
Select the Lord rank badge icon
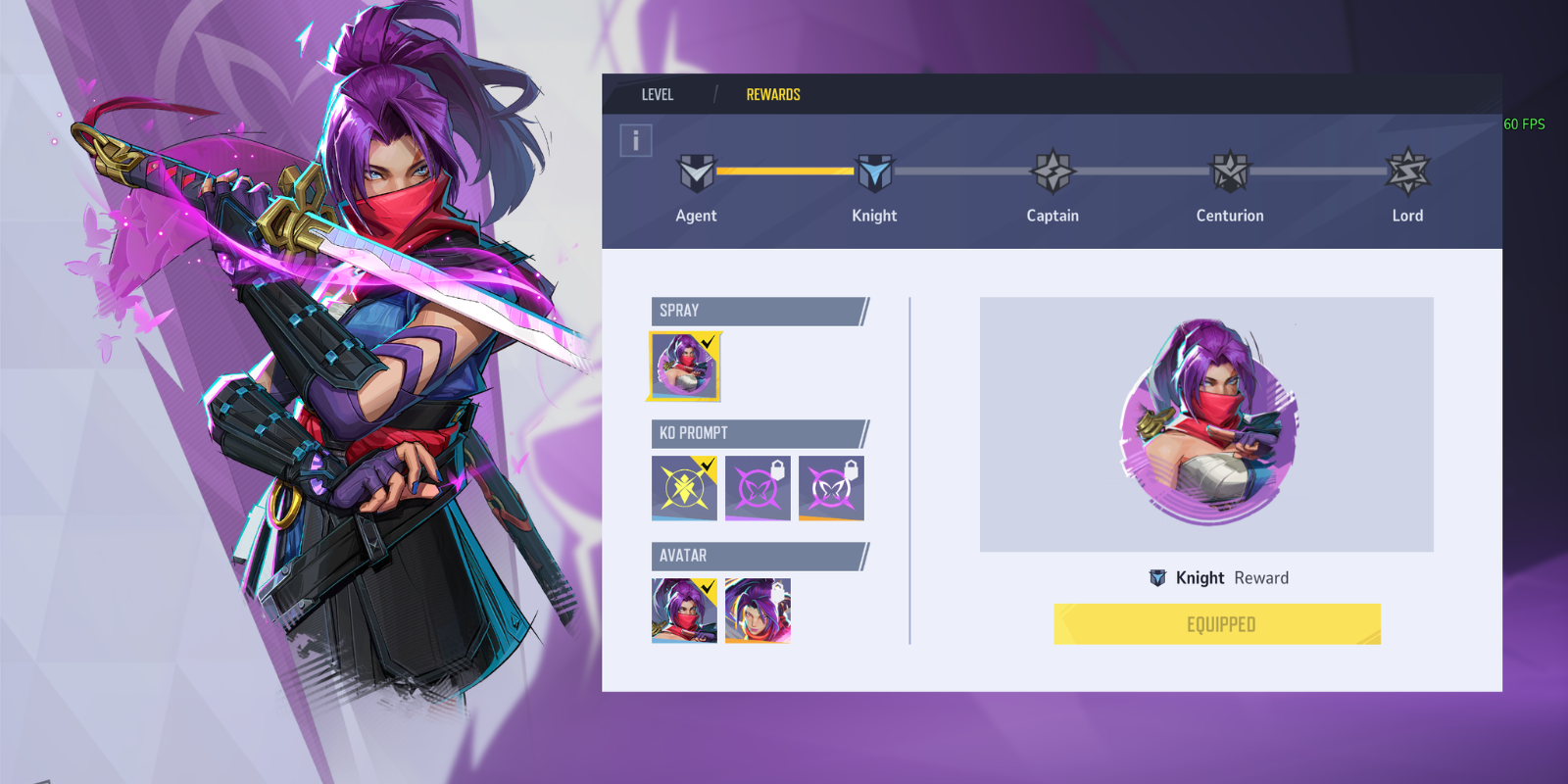[1407, 170]
